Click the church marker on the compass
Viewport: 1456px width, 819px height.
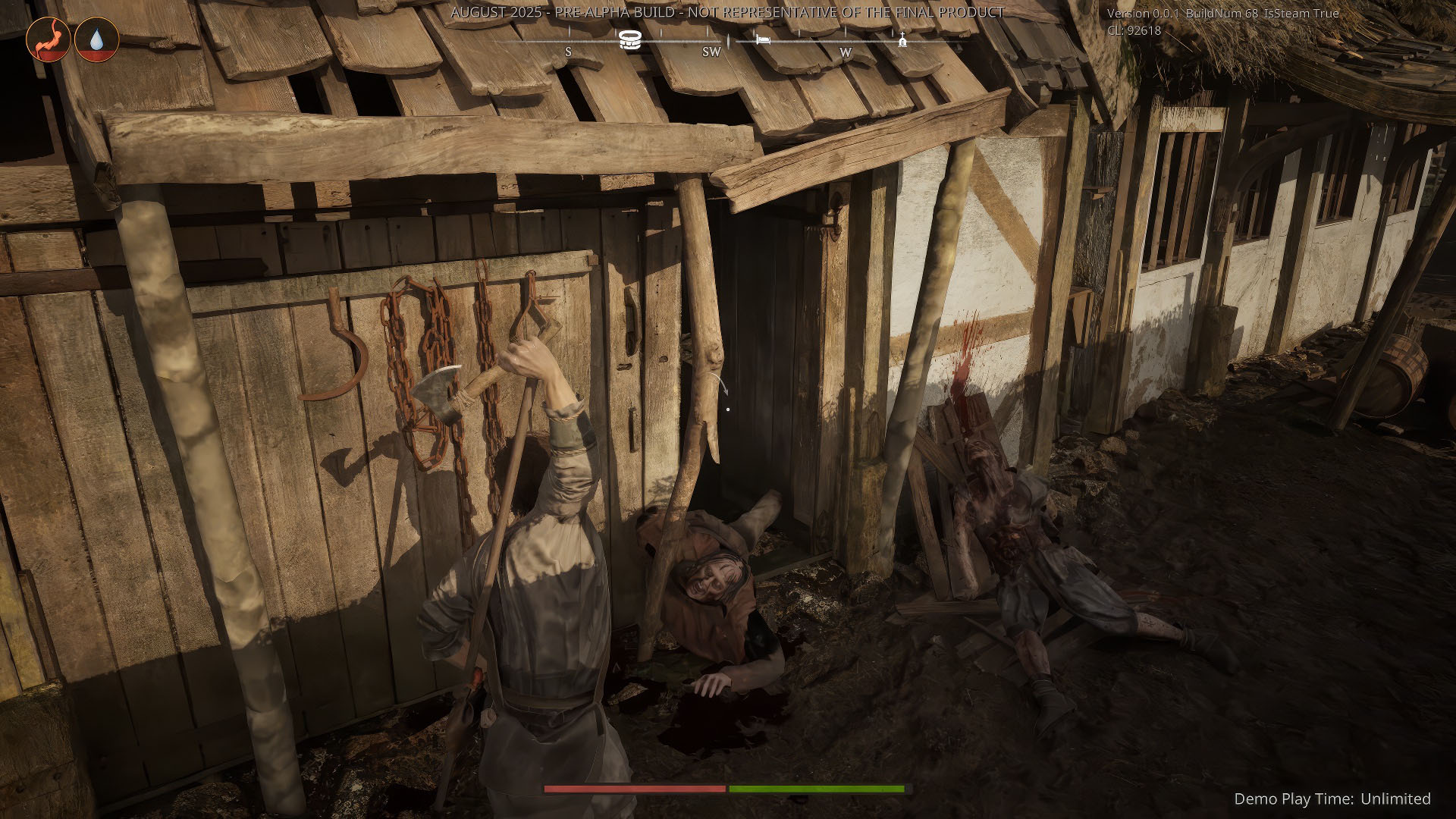(x=902, y=39)
